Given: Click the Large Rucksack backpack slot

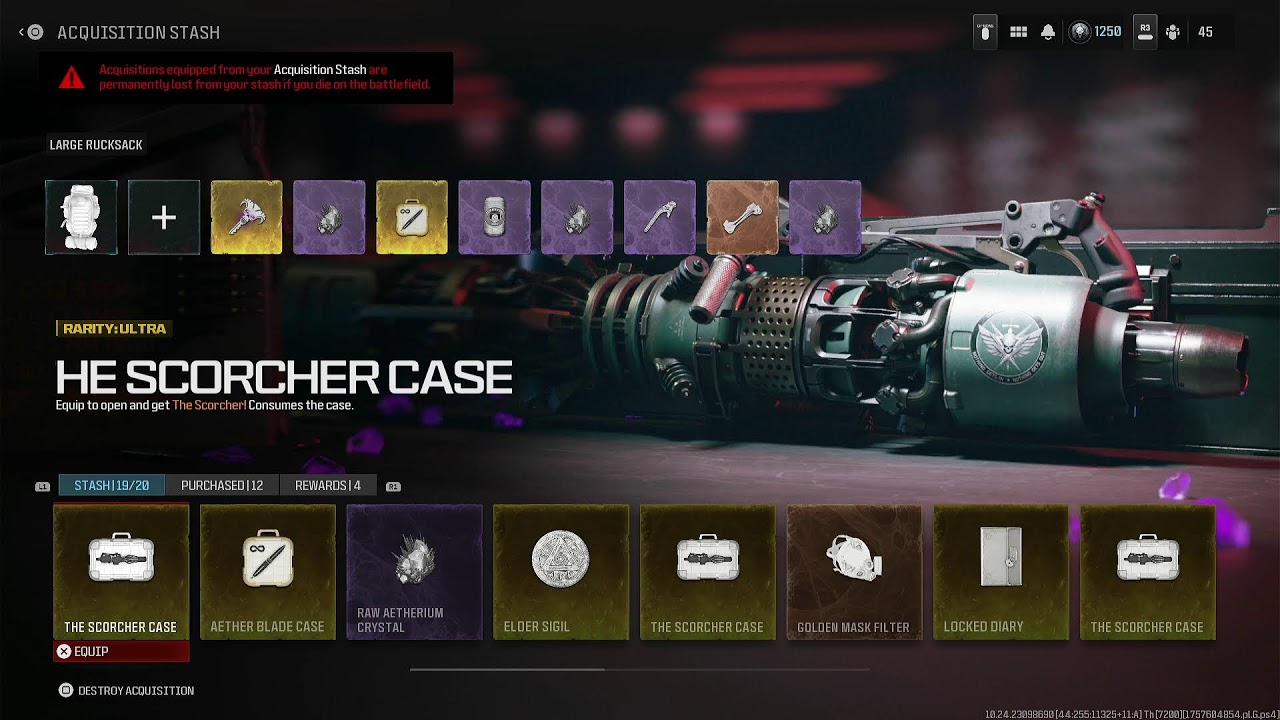Looking at the screenshot, I should 81,217.
